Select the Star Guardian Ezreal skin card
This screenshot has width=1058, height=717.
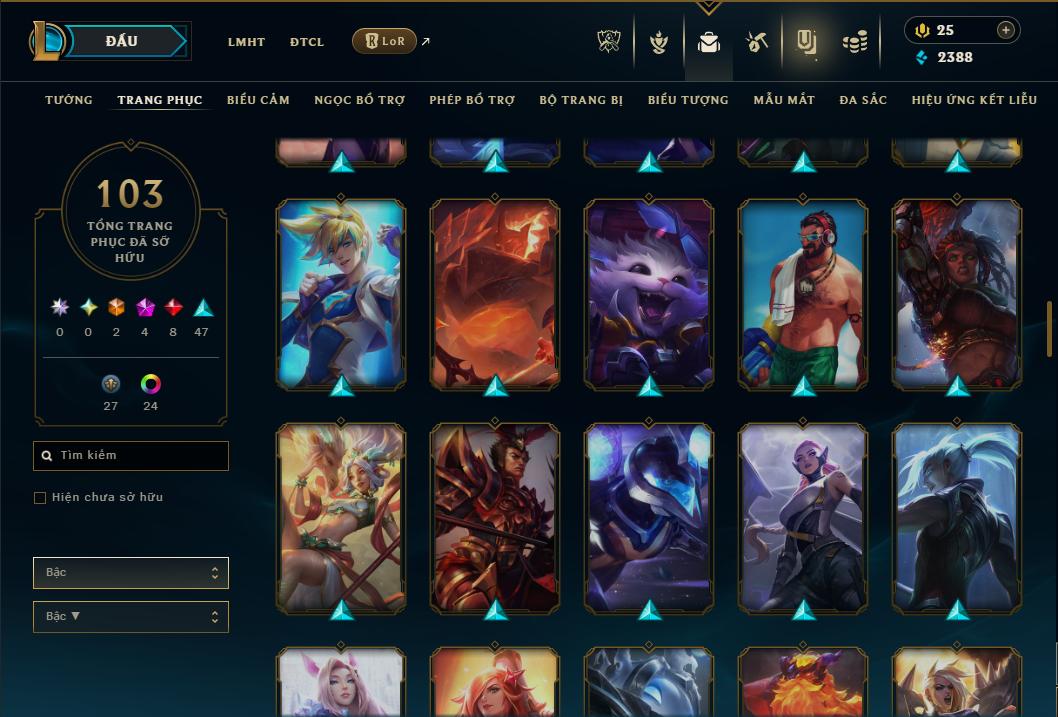(341, 292)
